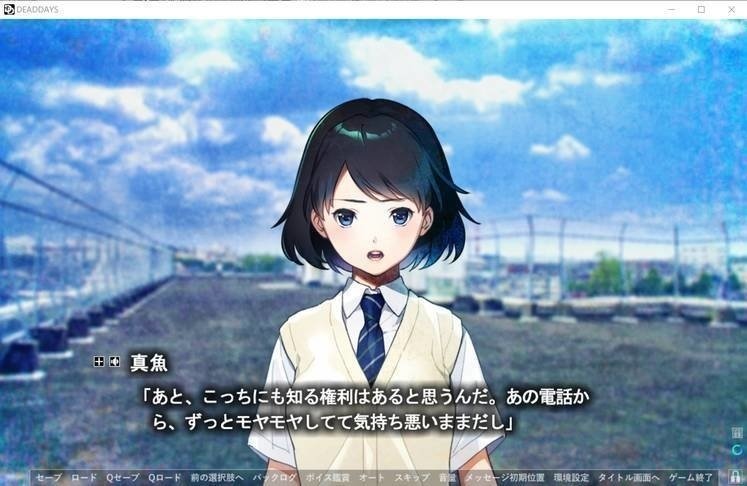
Task: Maximize the DEADDAYS window
Action: point(701,9)
